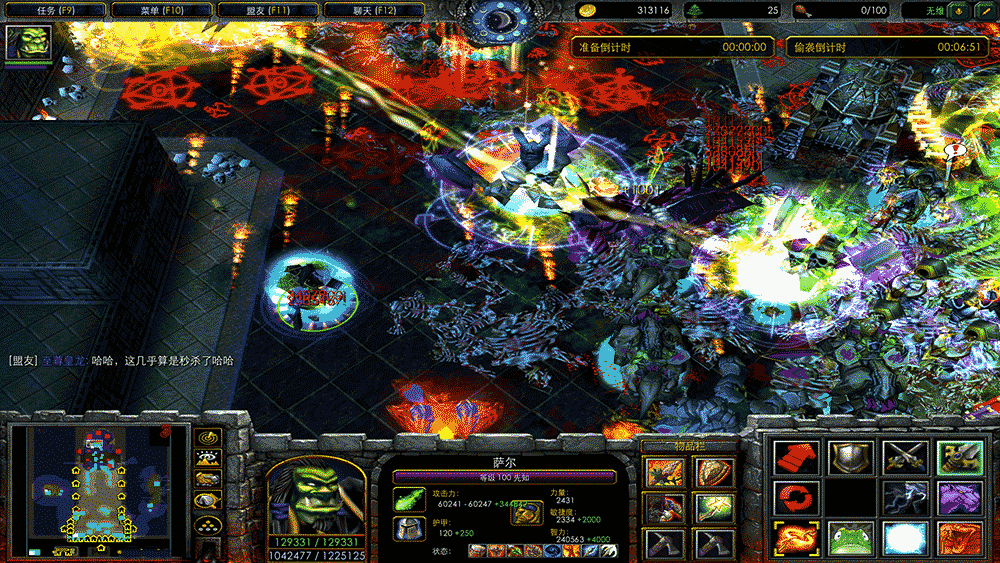This screenshot has height=563, width=1000.
Task: Open the formation toggle button beside minimap
Action: (209, 525)
